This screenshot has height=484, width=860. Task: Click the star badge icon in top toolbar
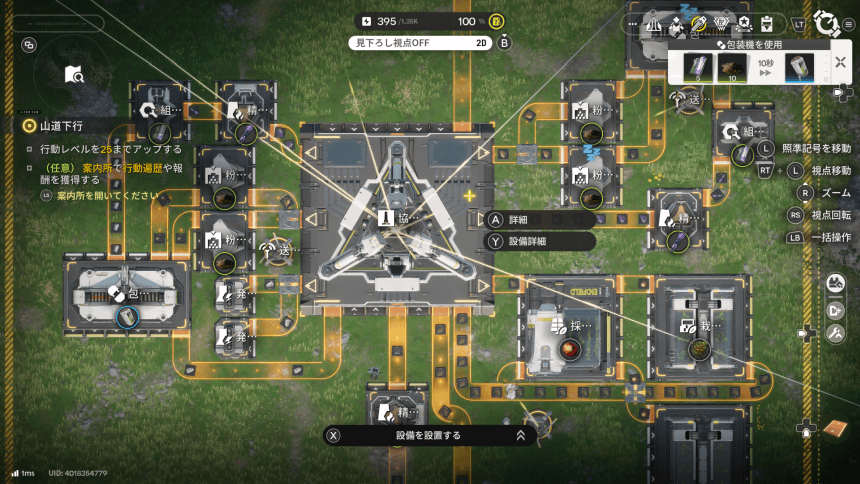[744, 24]
